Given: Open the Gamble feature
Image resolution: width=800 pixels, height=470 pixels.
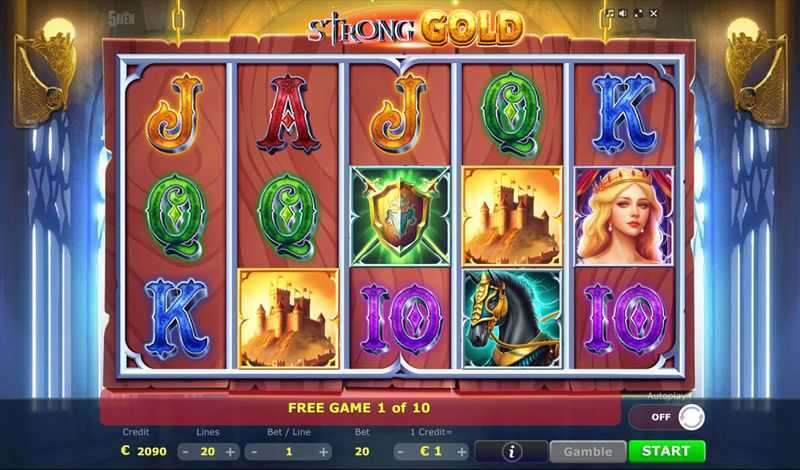Looking at the screenshot, I should click(x=587, y=451).
